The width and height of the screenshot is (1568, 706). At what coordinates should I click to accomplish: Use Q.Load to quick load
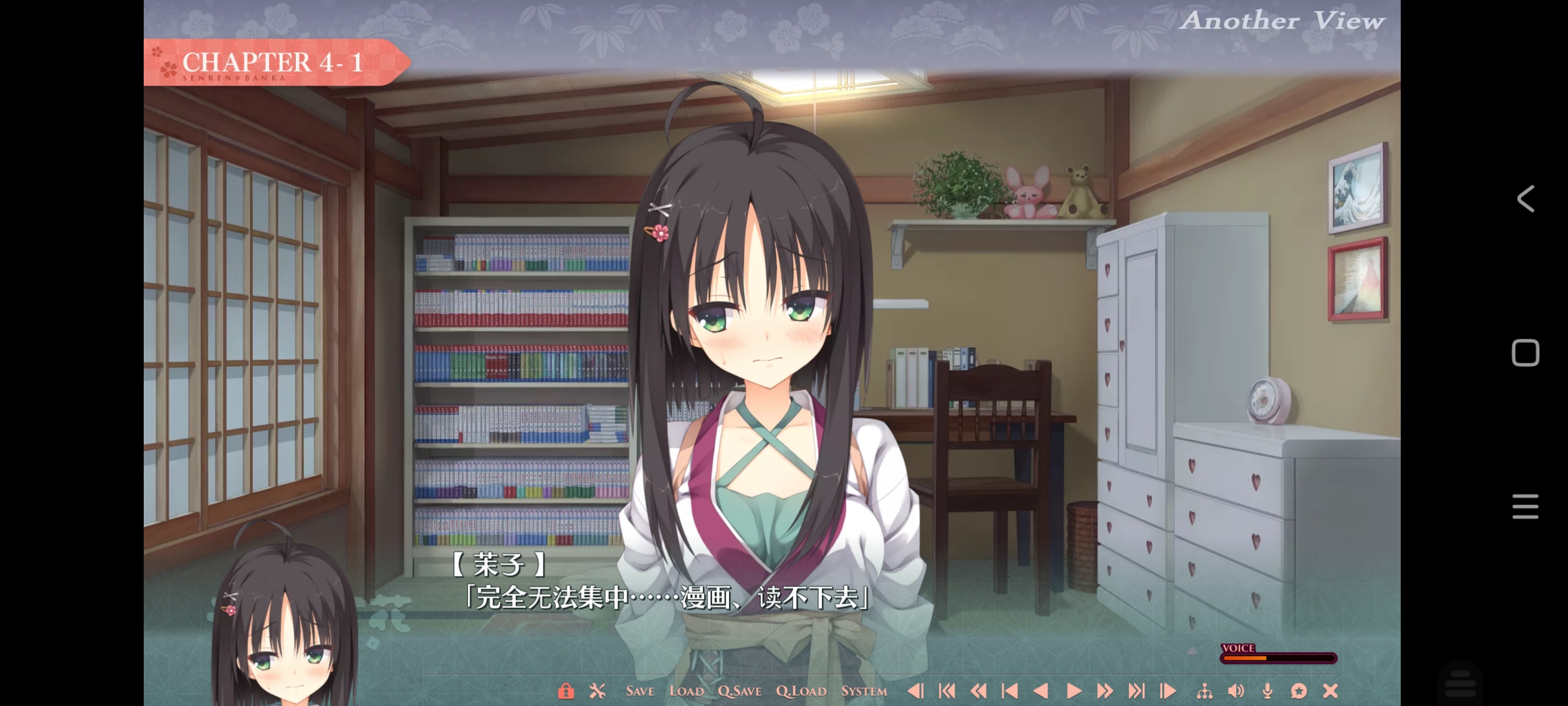tap(801, 691)
